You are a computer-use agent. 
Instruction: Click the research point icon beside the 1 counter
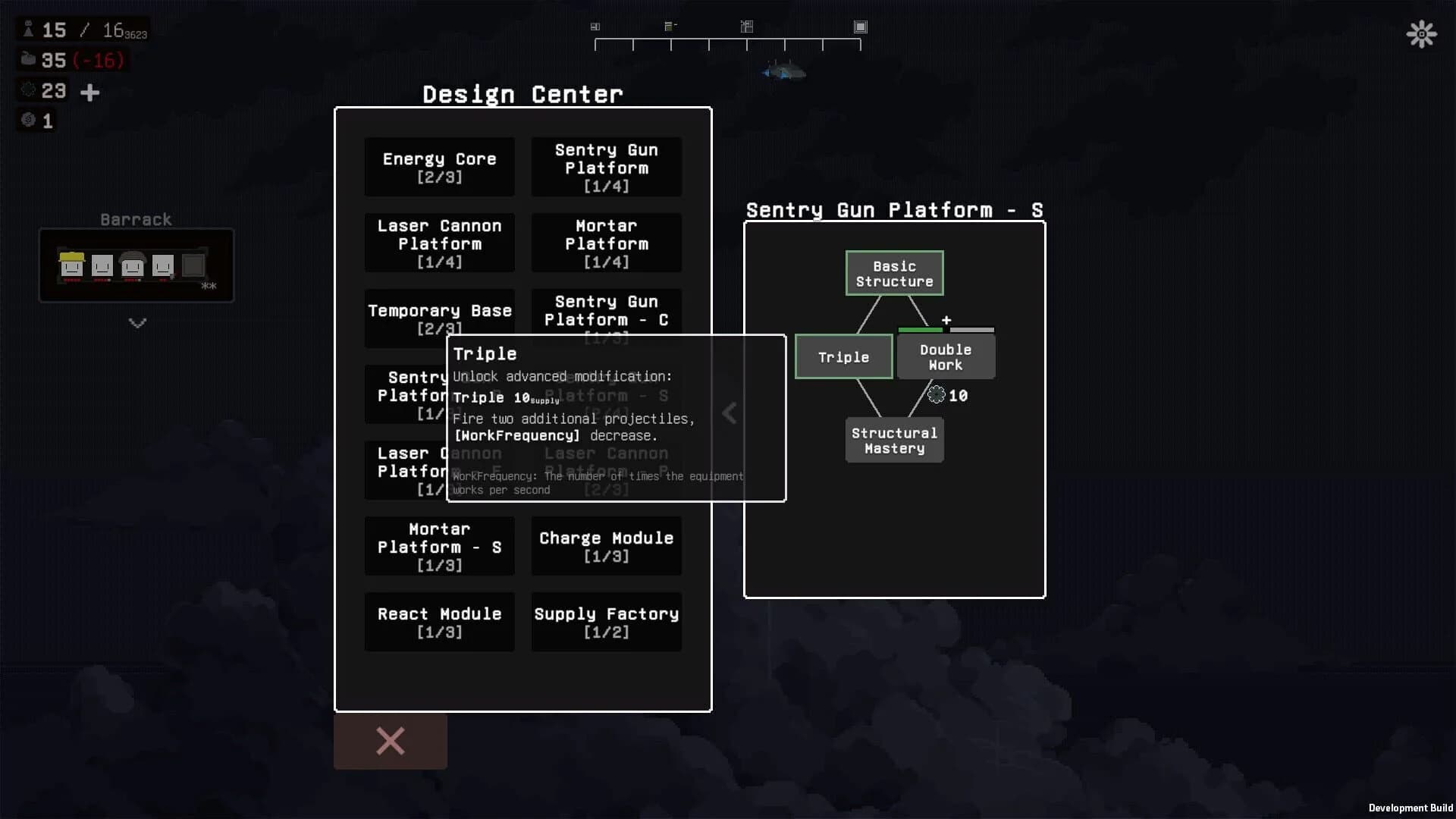(x=29, y=120)
